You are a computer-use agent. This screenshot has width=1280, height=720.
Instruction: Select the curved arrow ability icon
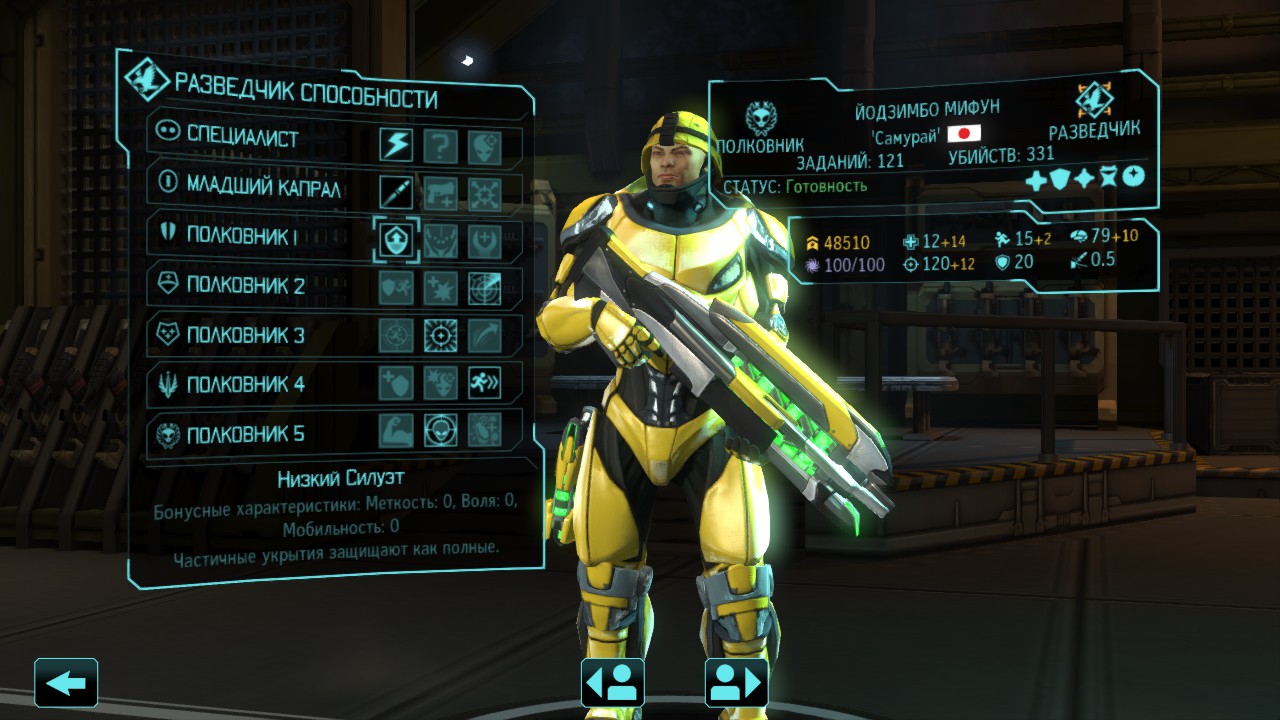click(x=485, y=335)
